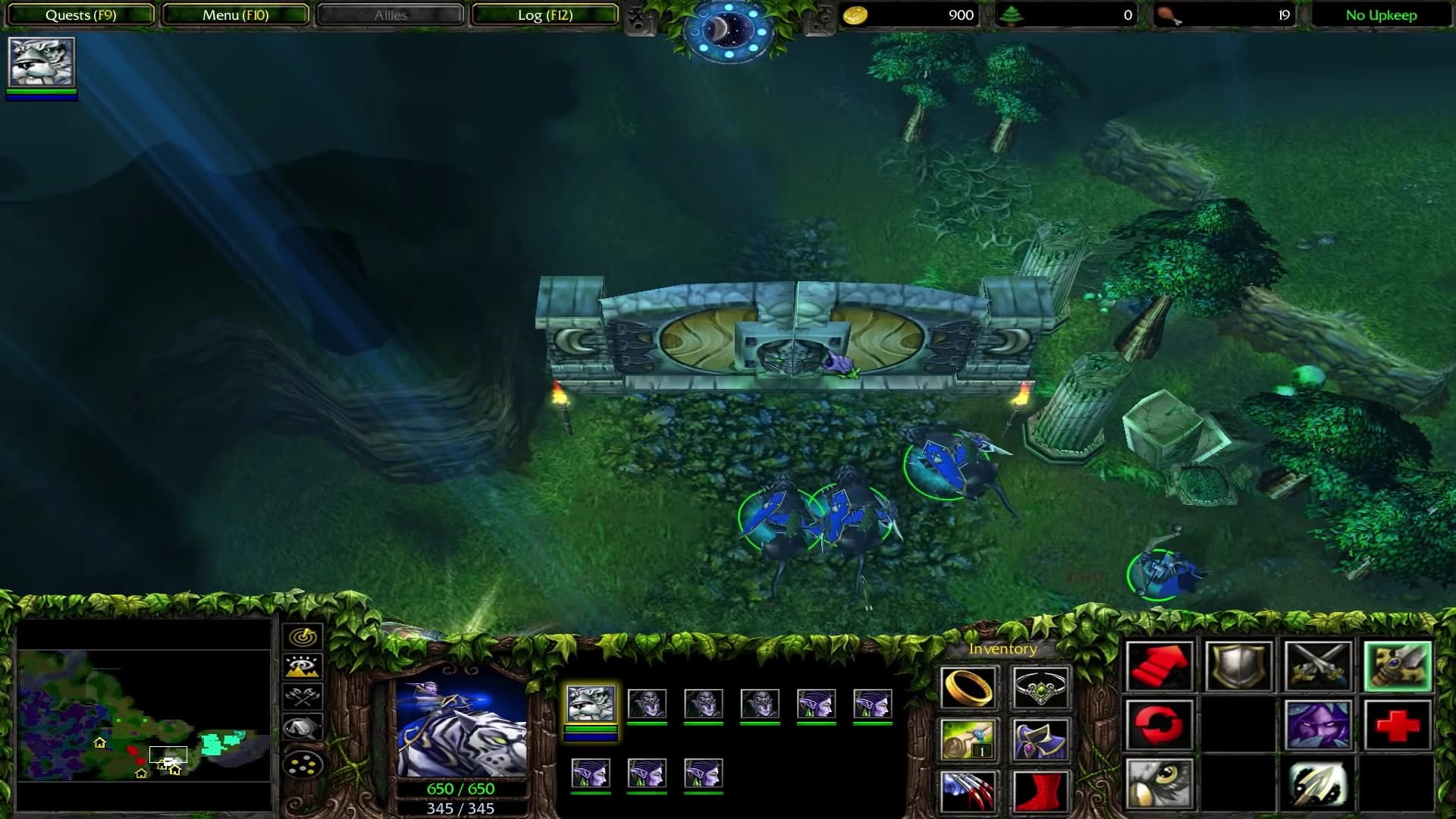
Task: Toggle terrain view on the minimap
Action: coord(303,666)
